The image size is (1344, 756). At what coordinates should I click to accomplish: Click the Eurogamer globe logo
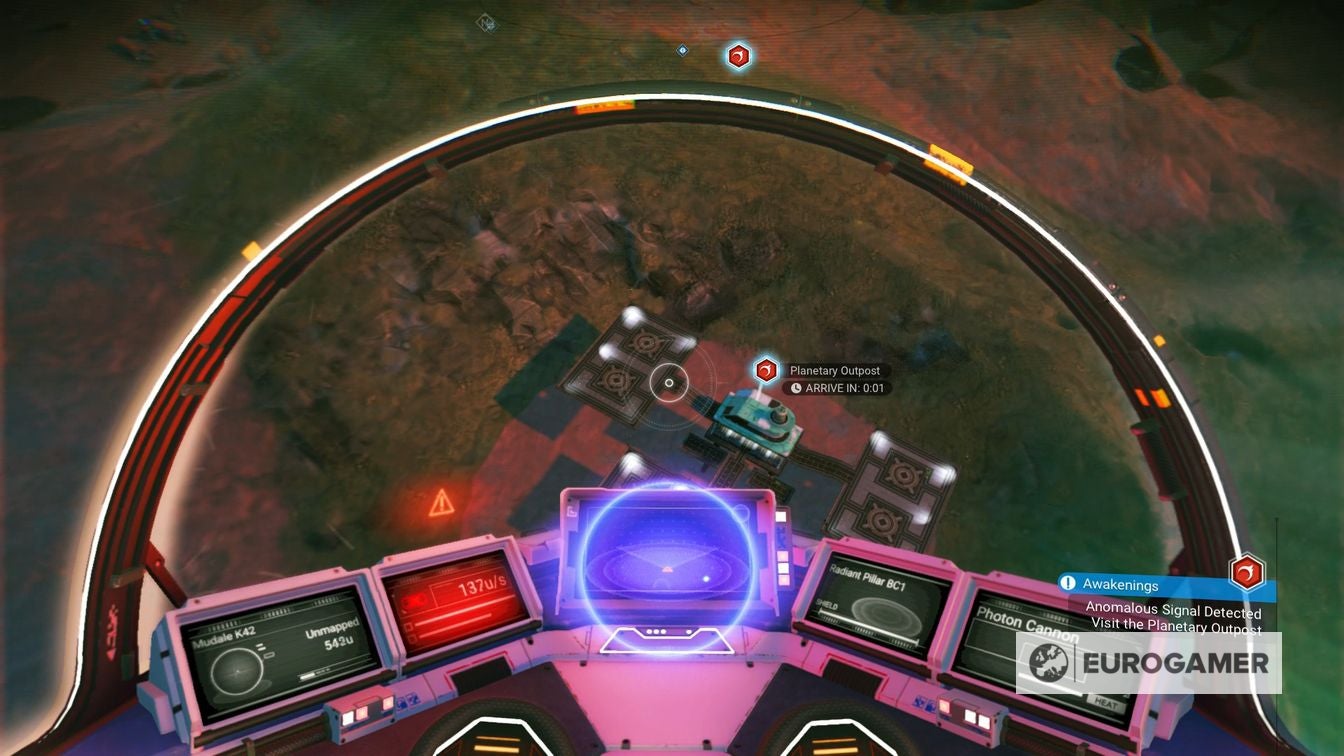click(x=1049, y=662)
